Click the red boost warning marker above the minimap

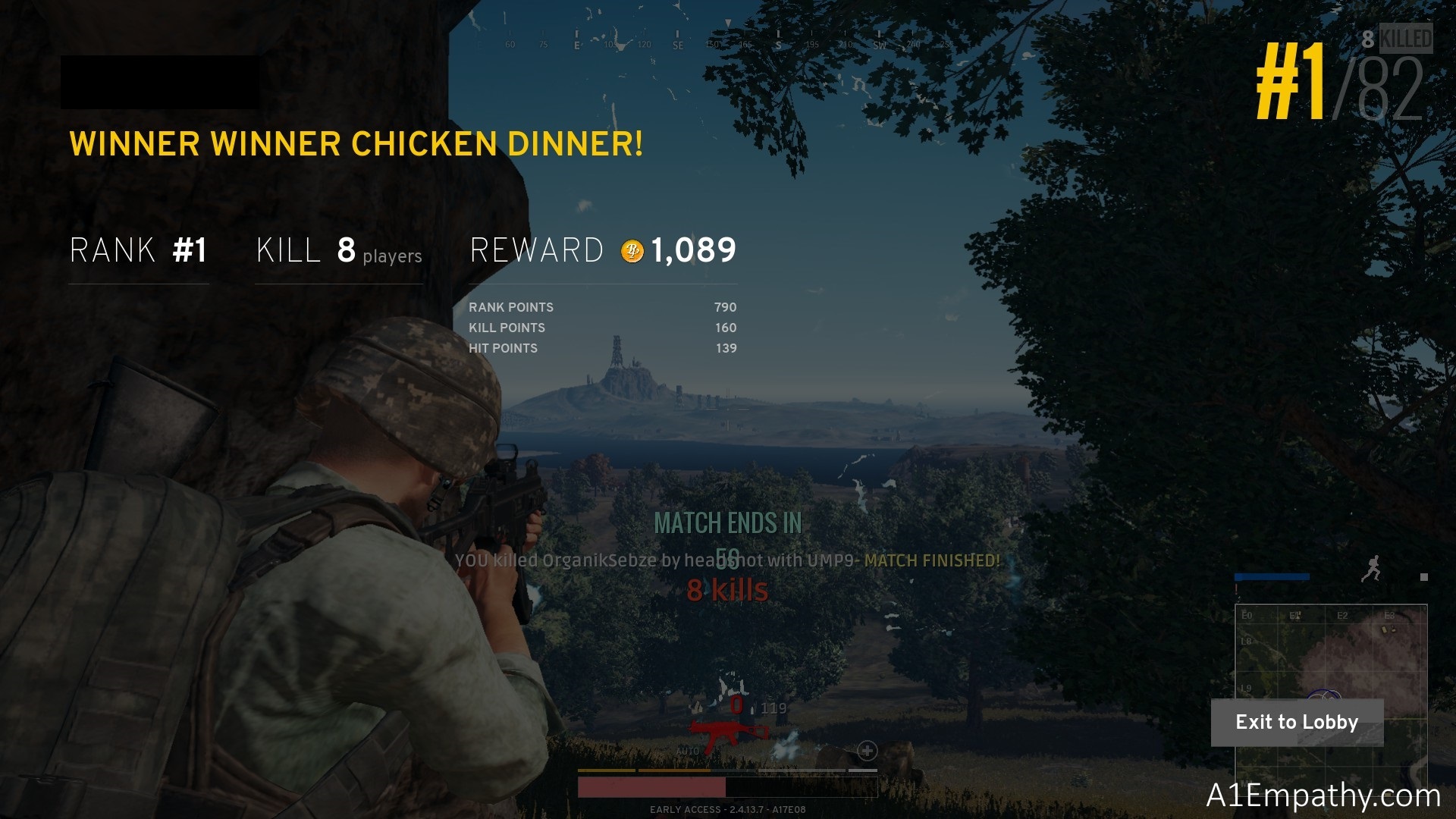pyautogui.click(x=1238, y=588)
